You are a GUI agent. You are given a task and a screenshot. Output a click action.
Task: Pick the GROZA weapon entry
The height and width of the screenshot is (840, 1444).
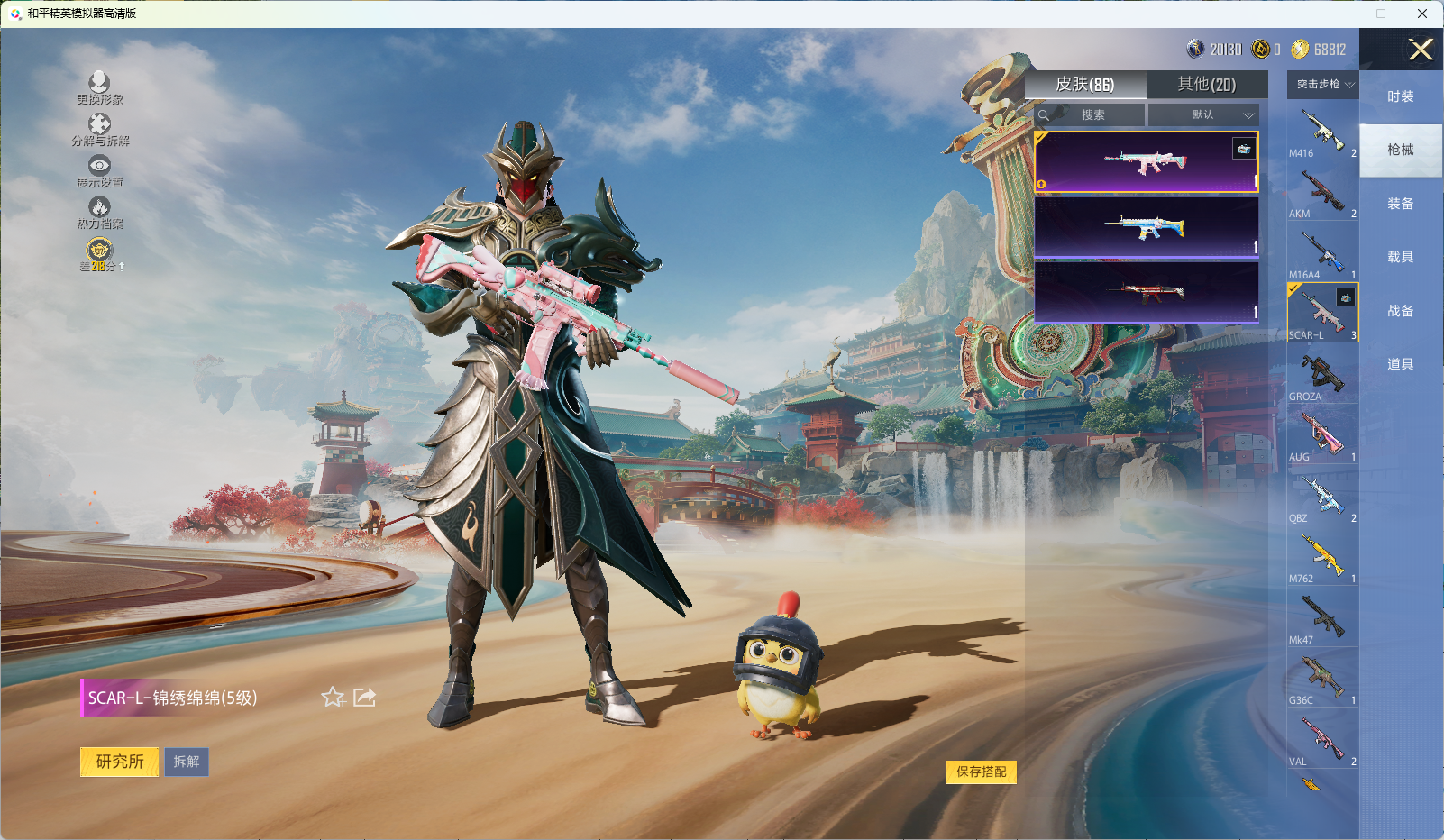[x=1322, y=374]
